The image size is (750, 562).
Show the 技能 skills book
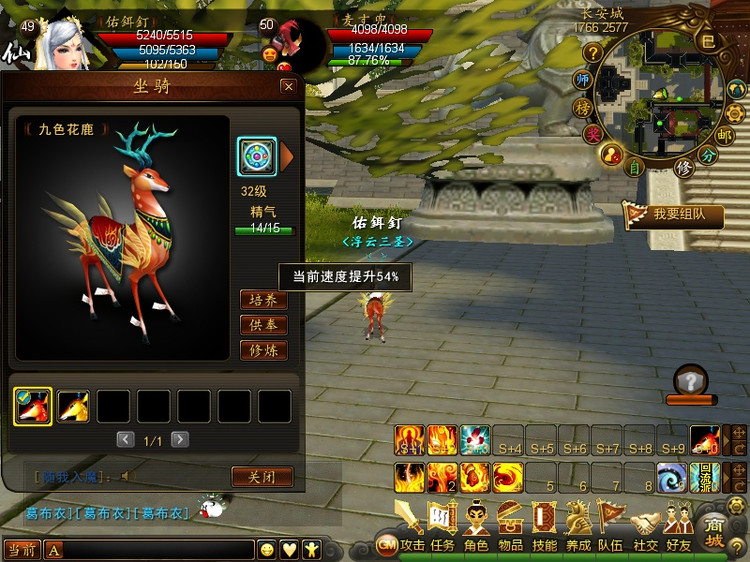coord(544,523)
